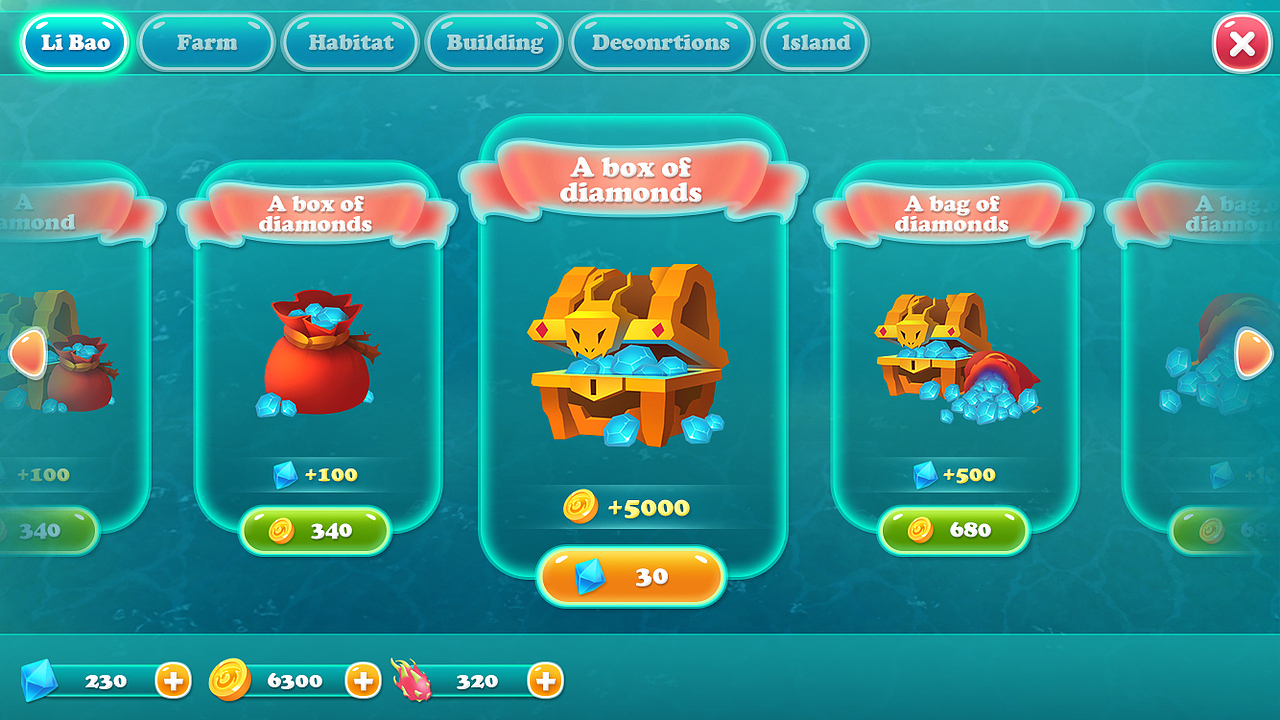This screenshot has height=720, width=1280.
Task: Click the plus button next to diamonds
Action: (173, 679)
